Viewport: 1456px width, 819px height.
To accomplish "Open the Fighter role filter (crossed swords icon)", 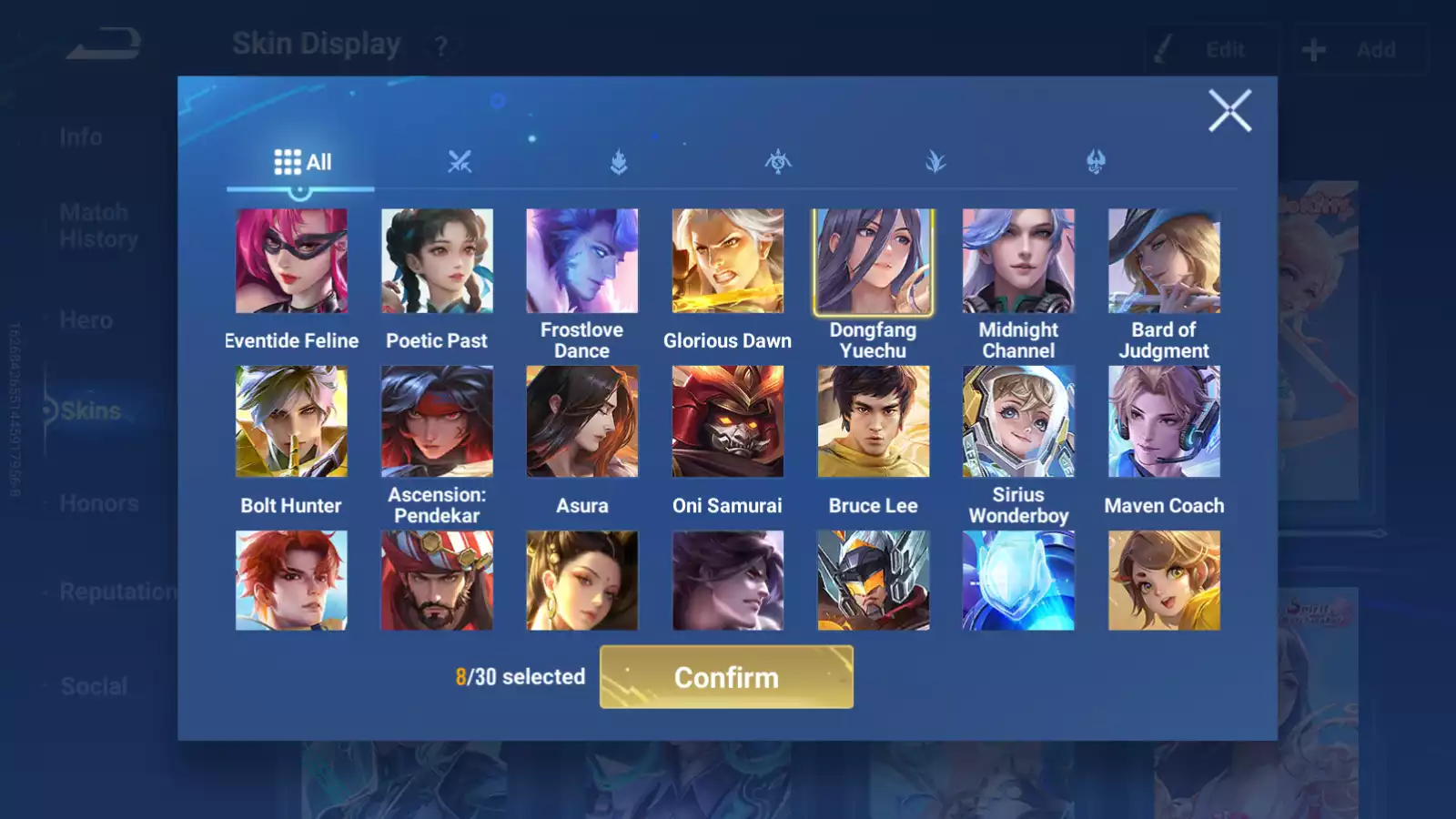I will coord(461,162).
